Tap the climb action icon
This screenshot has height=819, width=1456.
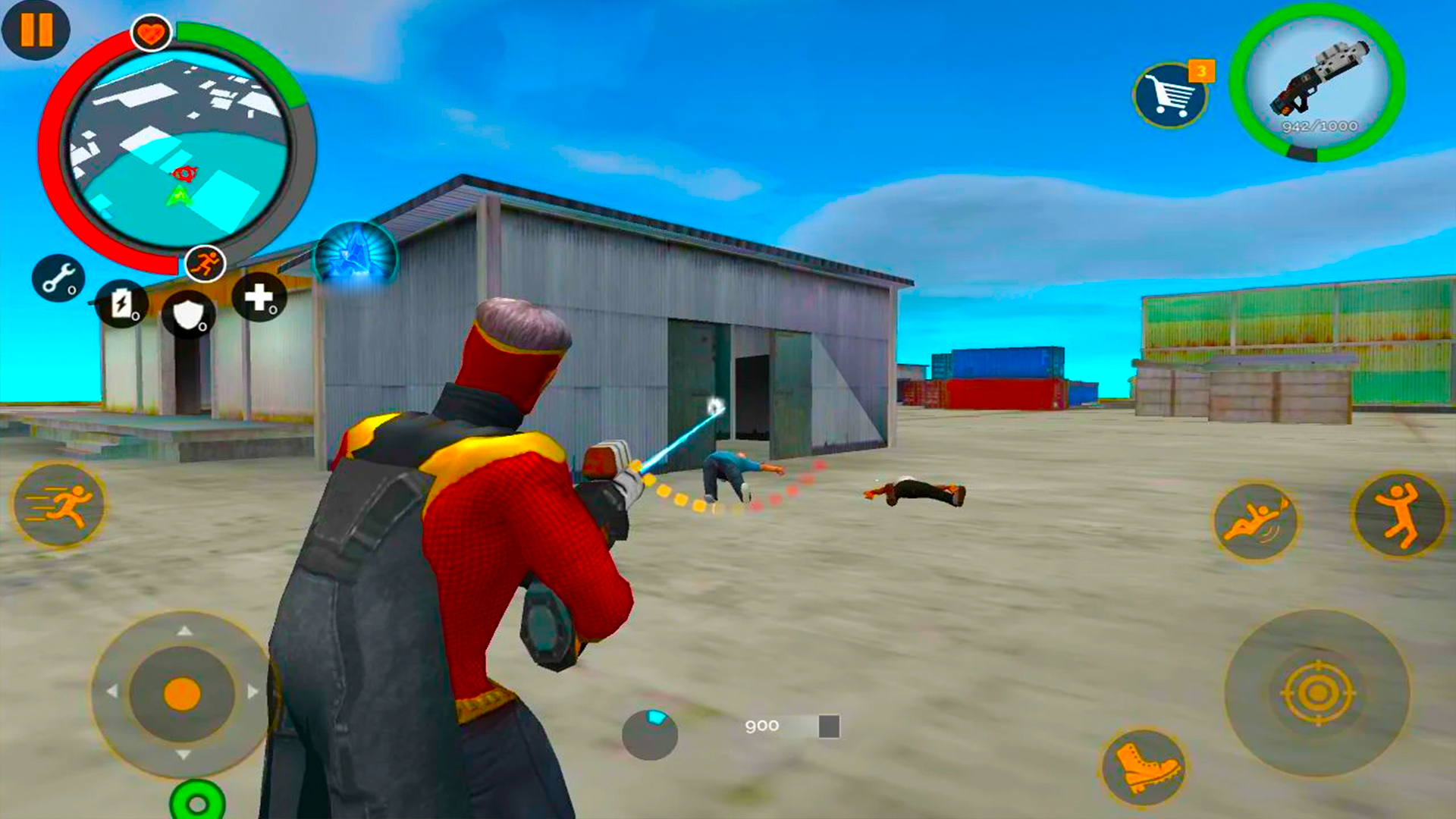[x=1398, y=516]
